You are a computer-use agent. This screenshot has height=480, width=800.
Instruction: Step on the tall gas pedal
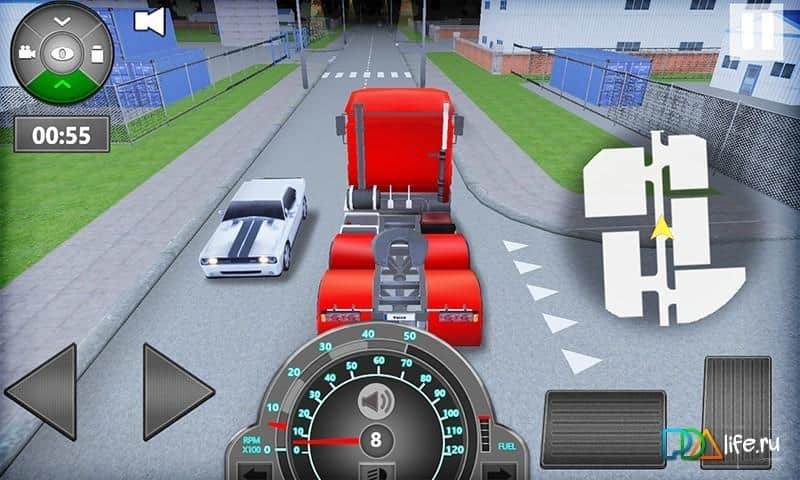coord(736,410)
